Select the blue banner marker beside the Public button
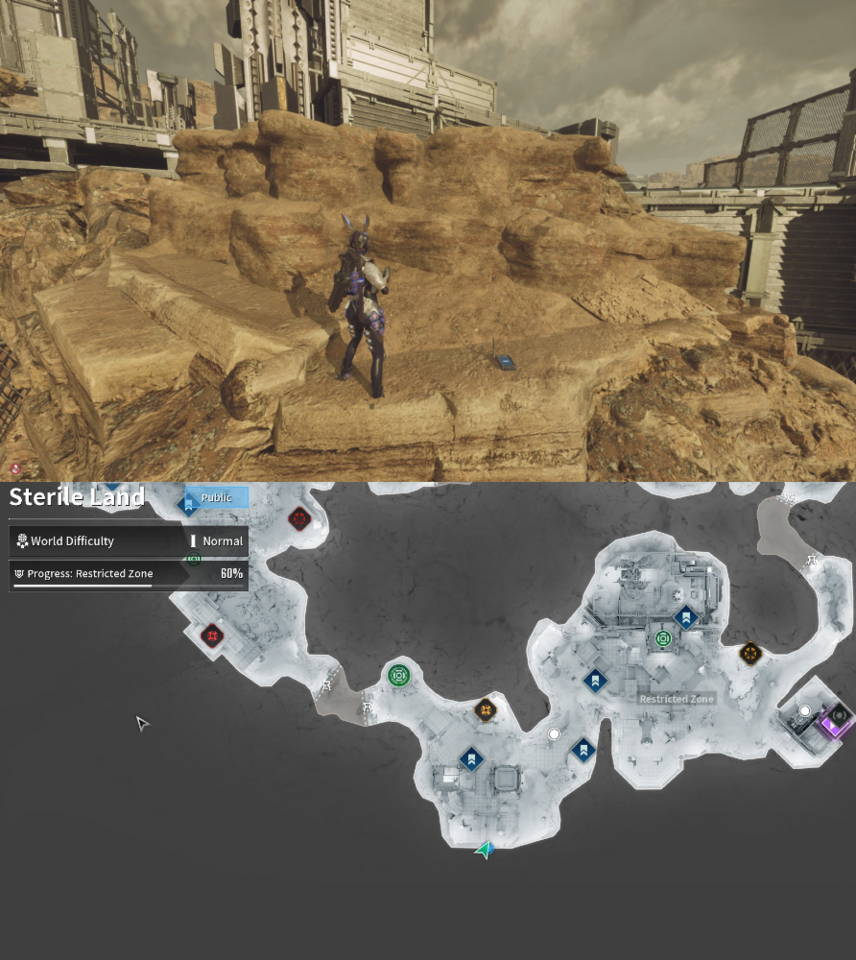This screenshot has width=856, height=960. [187, 505]
